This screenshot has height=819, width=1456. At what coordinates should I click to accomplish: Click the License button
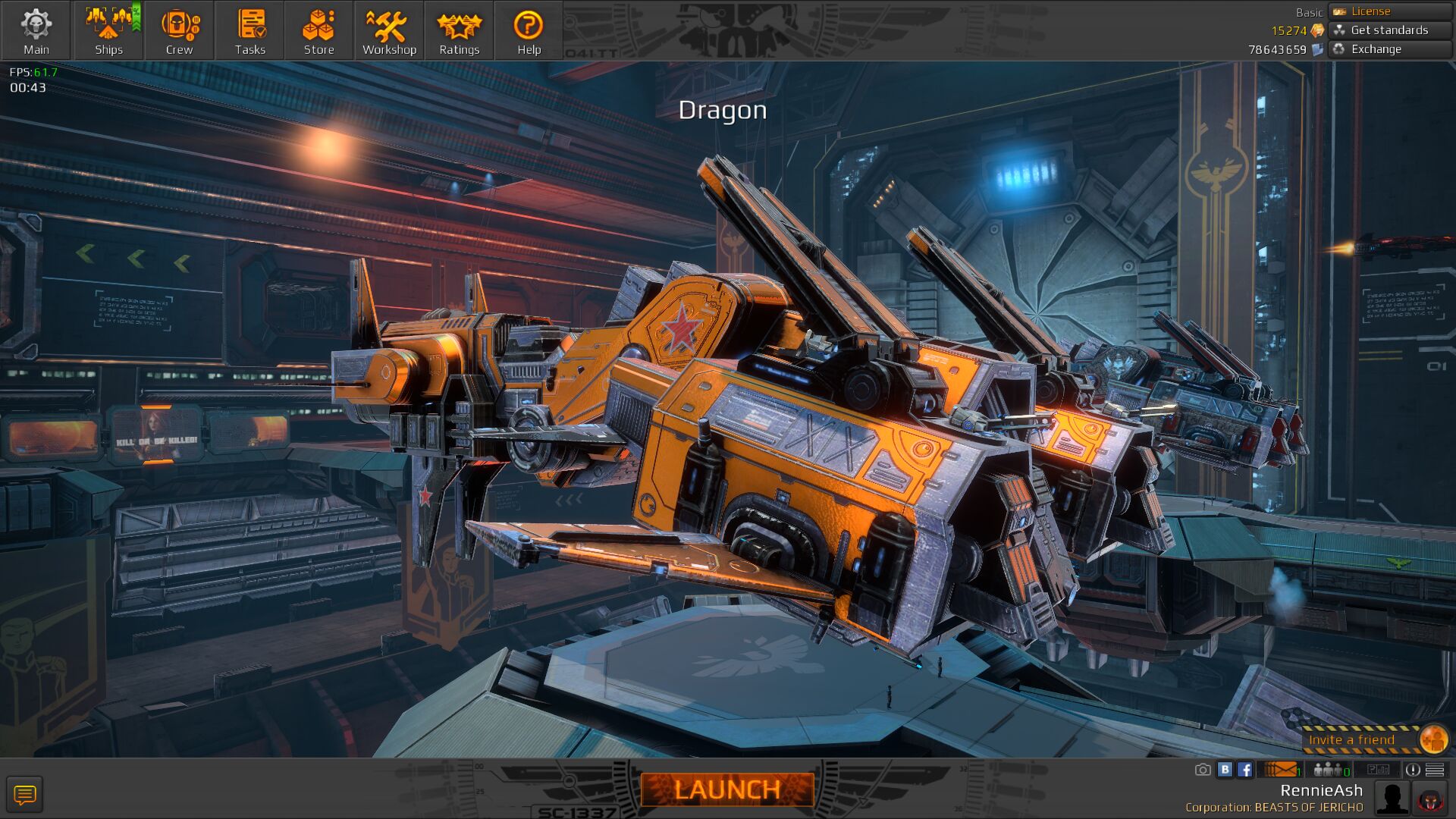point(1390,11)
